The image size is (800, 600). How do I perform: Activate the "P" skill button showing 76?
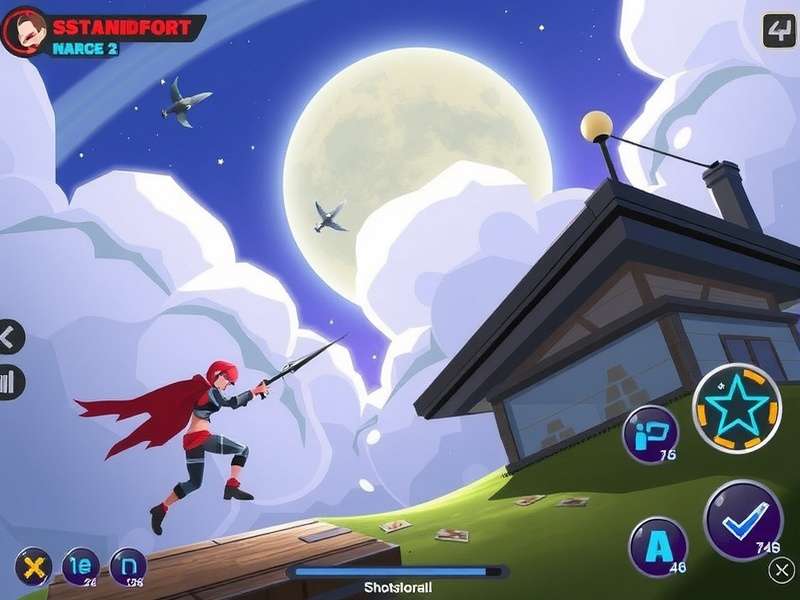(651, 436)
